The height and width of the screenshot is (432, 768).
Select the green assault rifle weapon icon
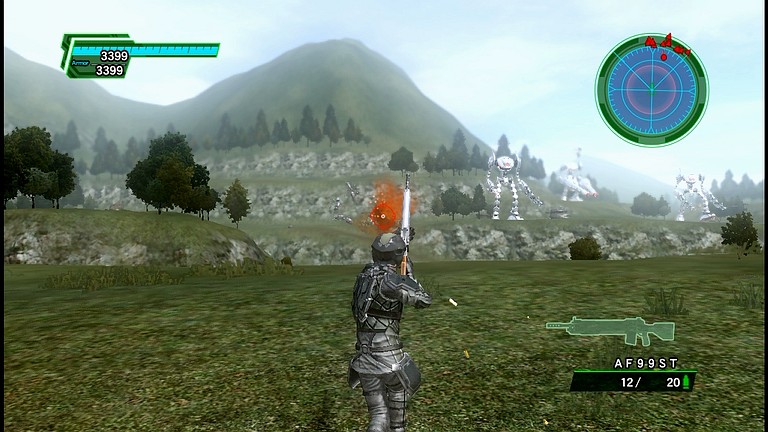[x=609, y=328]
